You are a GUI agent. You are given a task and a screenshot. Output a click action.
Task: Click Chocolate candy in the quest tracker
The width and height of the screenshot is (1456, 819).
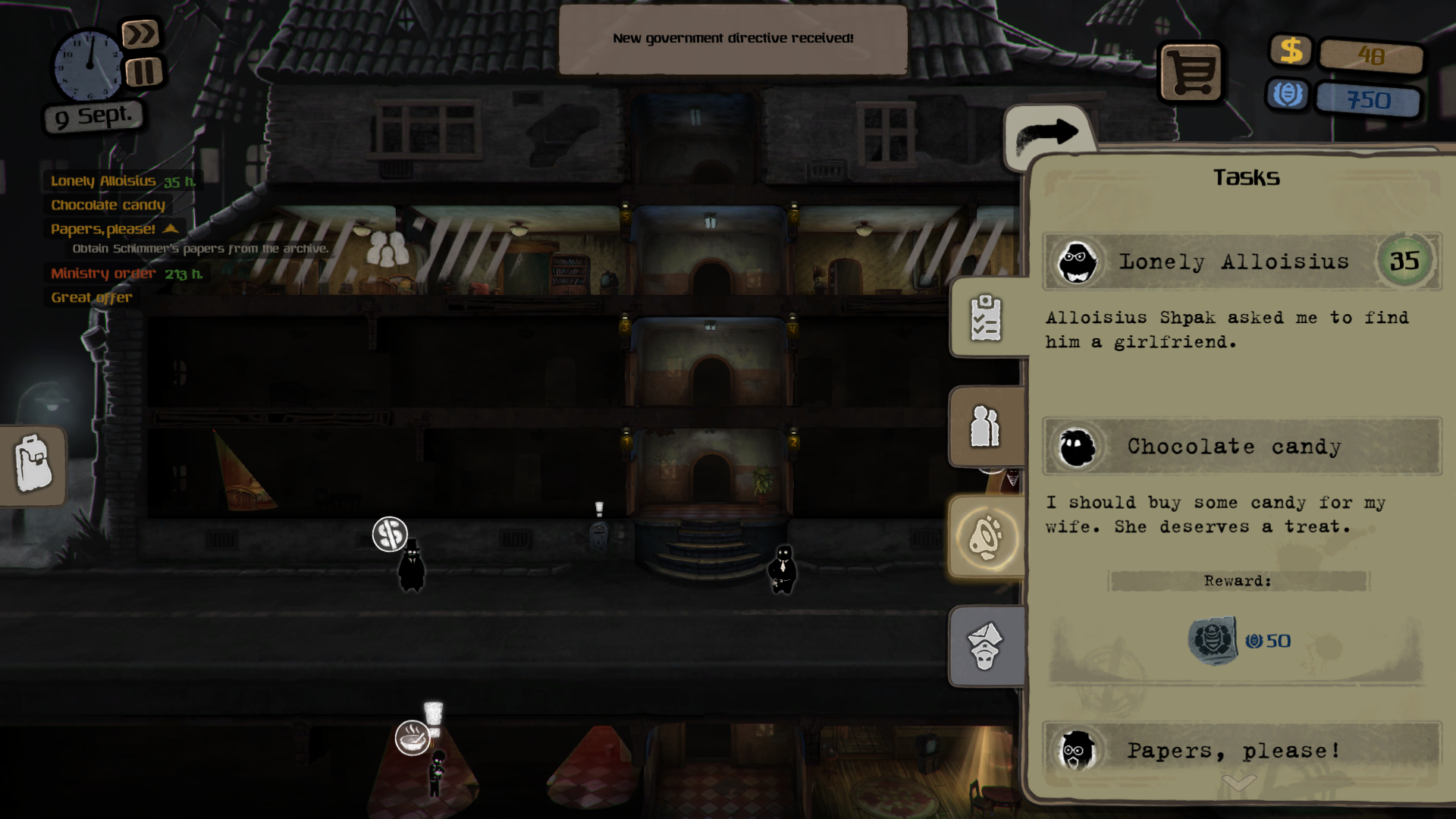point(108,206)
